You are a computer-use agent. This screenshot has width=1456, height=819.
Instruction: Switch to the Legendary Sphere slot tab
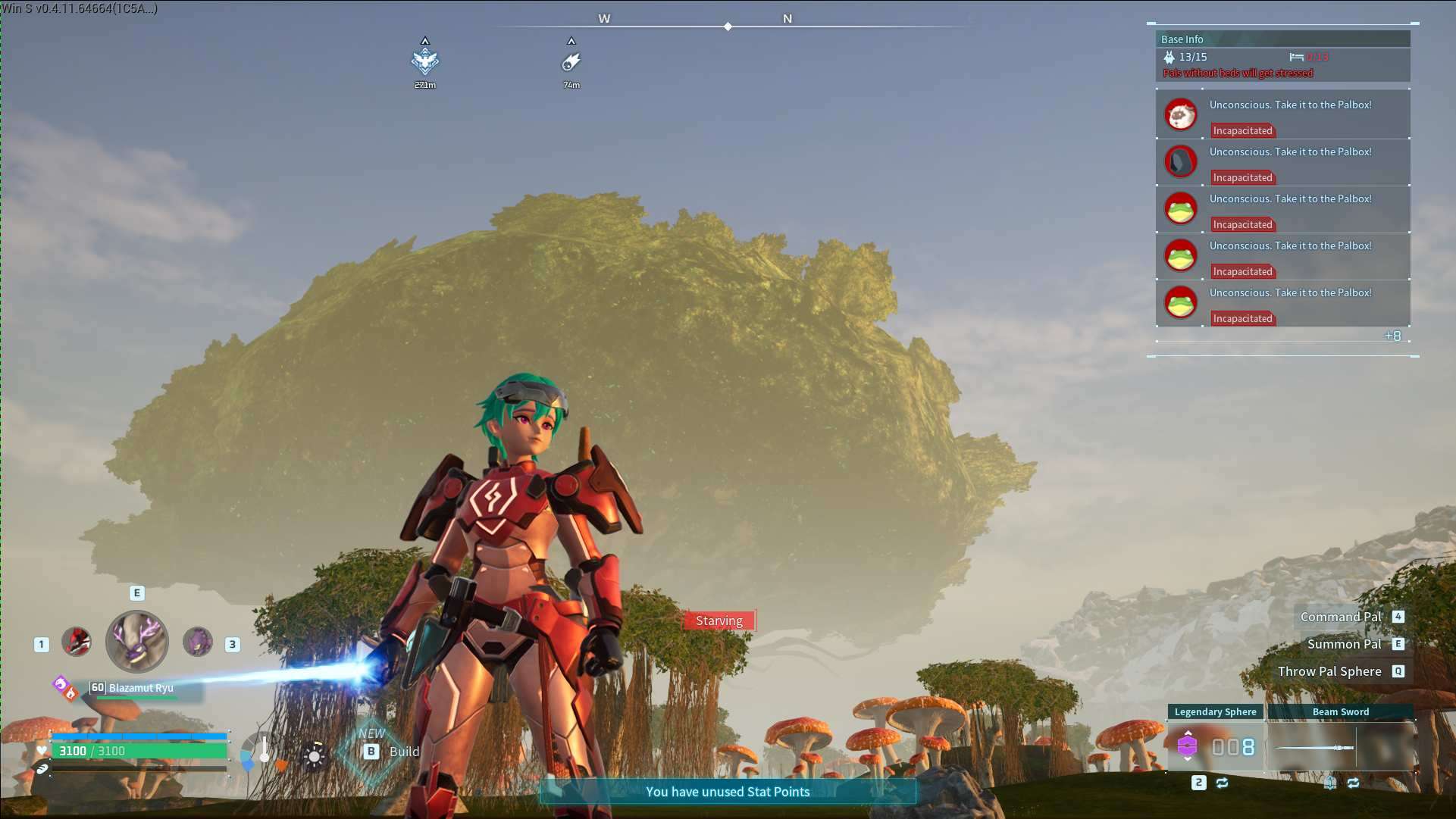(1214, 711)
